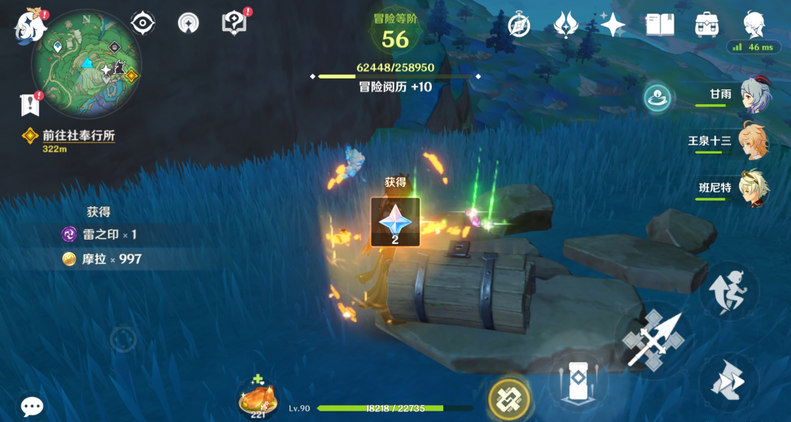Open the compass events icon
Image resolution: width=791 pixels, height=422 pixels.
[519, 24]
